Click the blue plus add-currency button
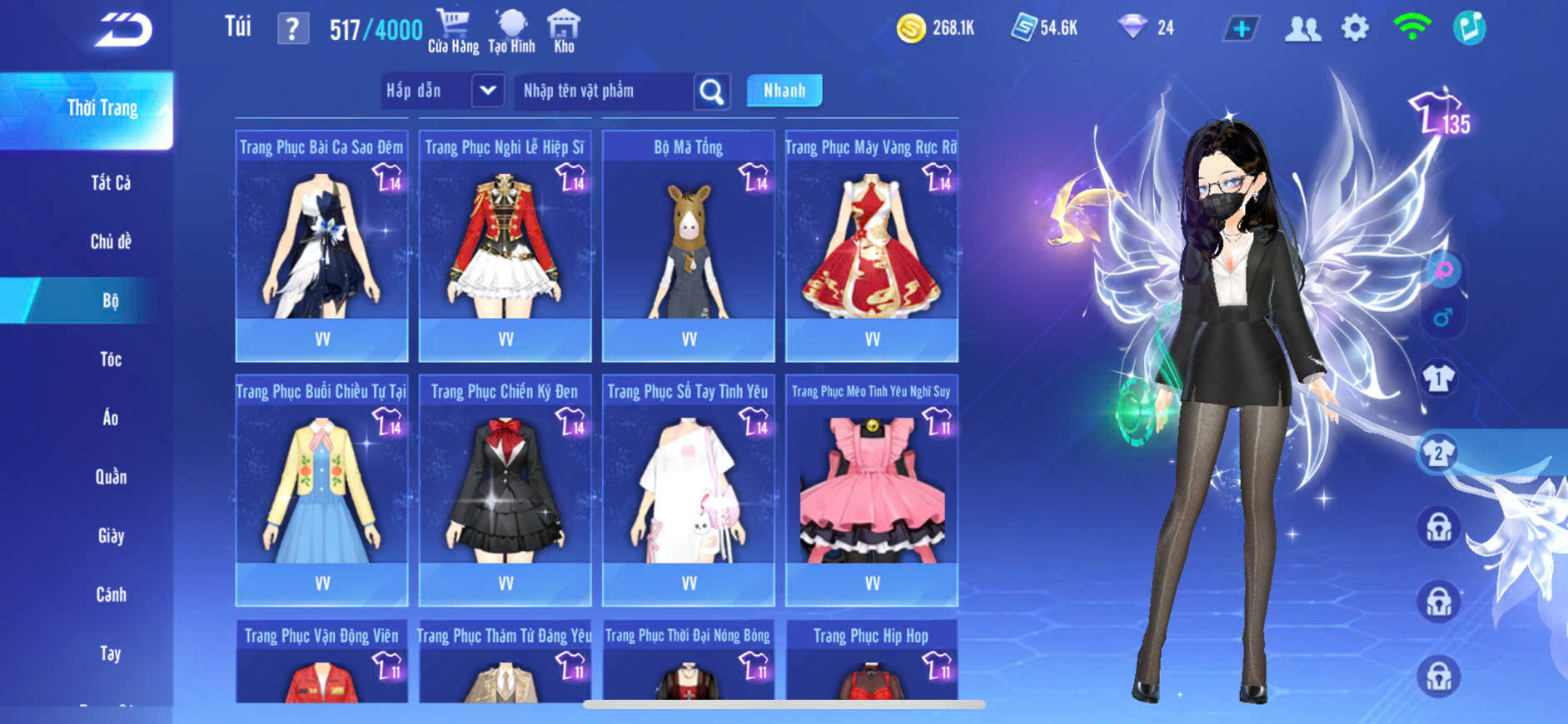Screen dimensions: 1568x724 1241,29
